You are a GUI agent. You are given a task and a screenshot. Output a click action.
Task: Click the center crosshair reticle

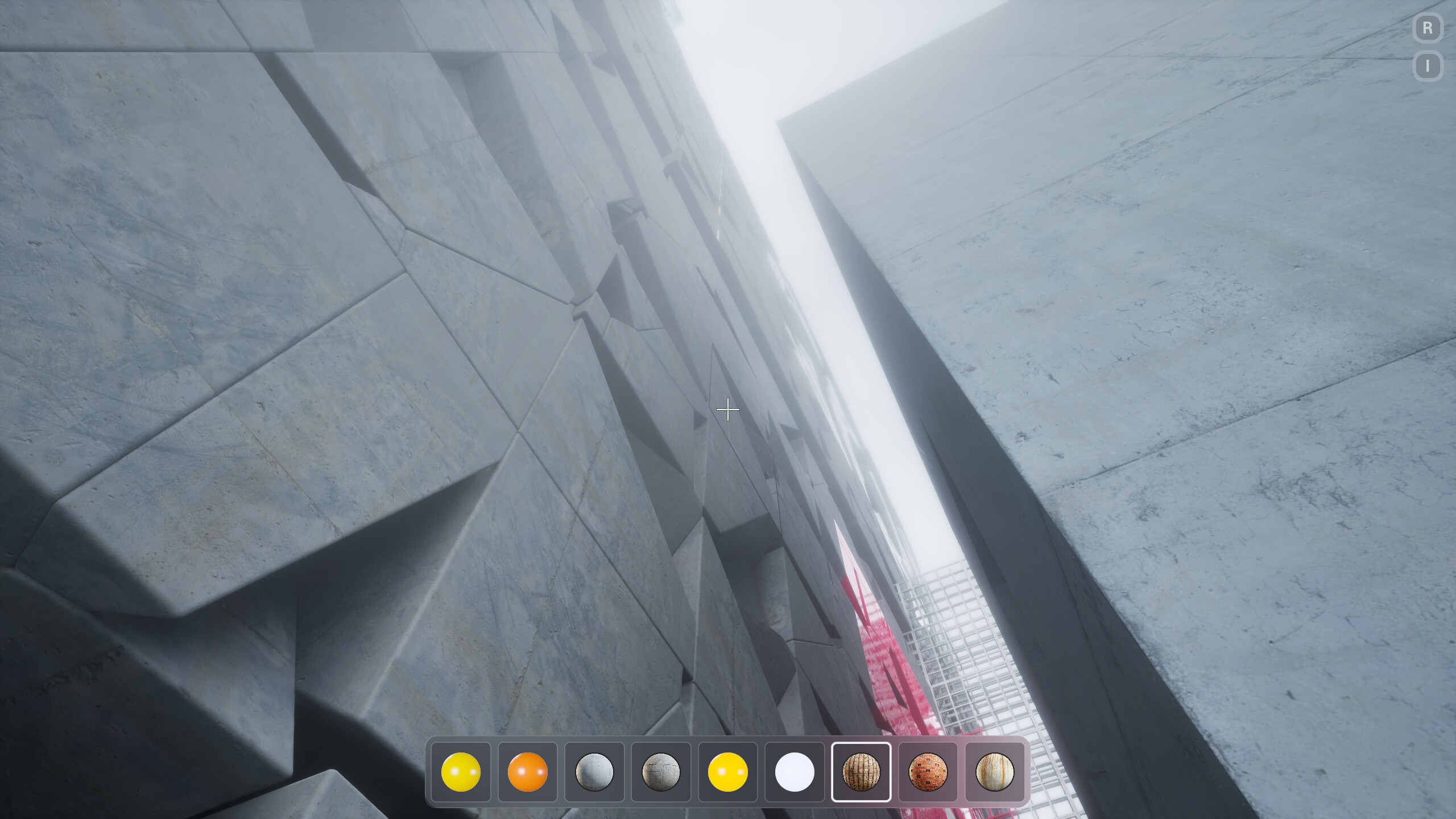pyautogui.click(x=728, y=409)
